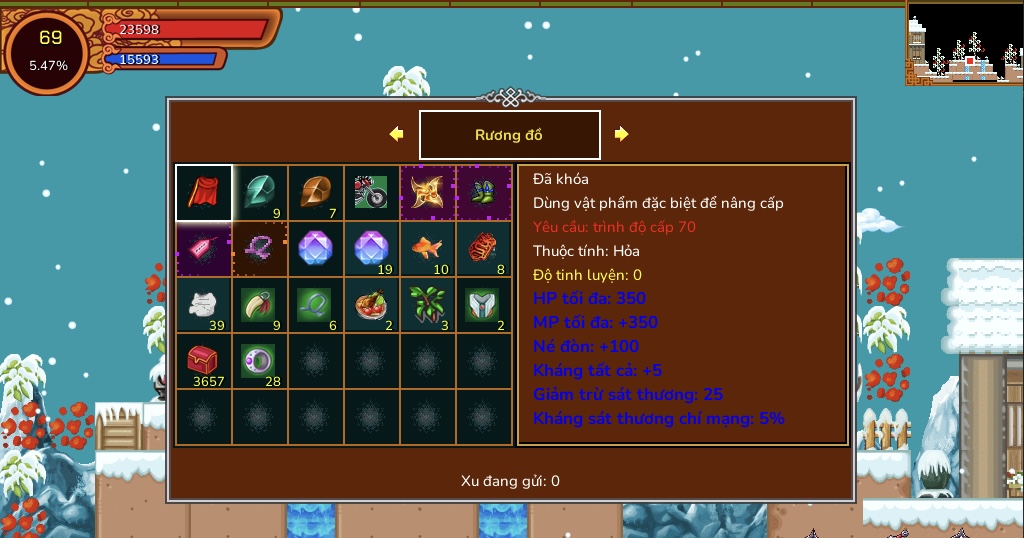Screen dimensions: 1024x538
Task: Select the goldfish stack of 10
Action: pyautogui.click(x=428, y=248)
